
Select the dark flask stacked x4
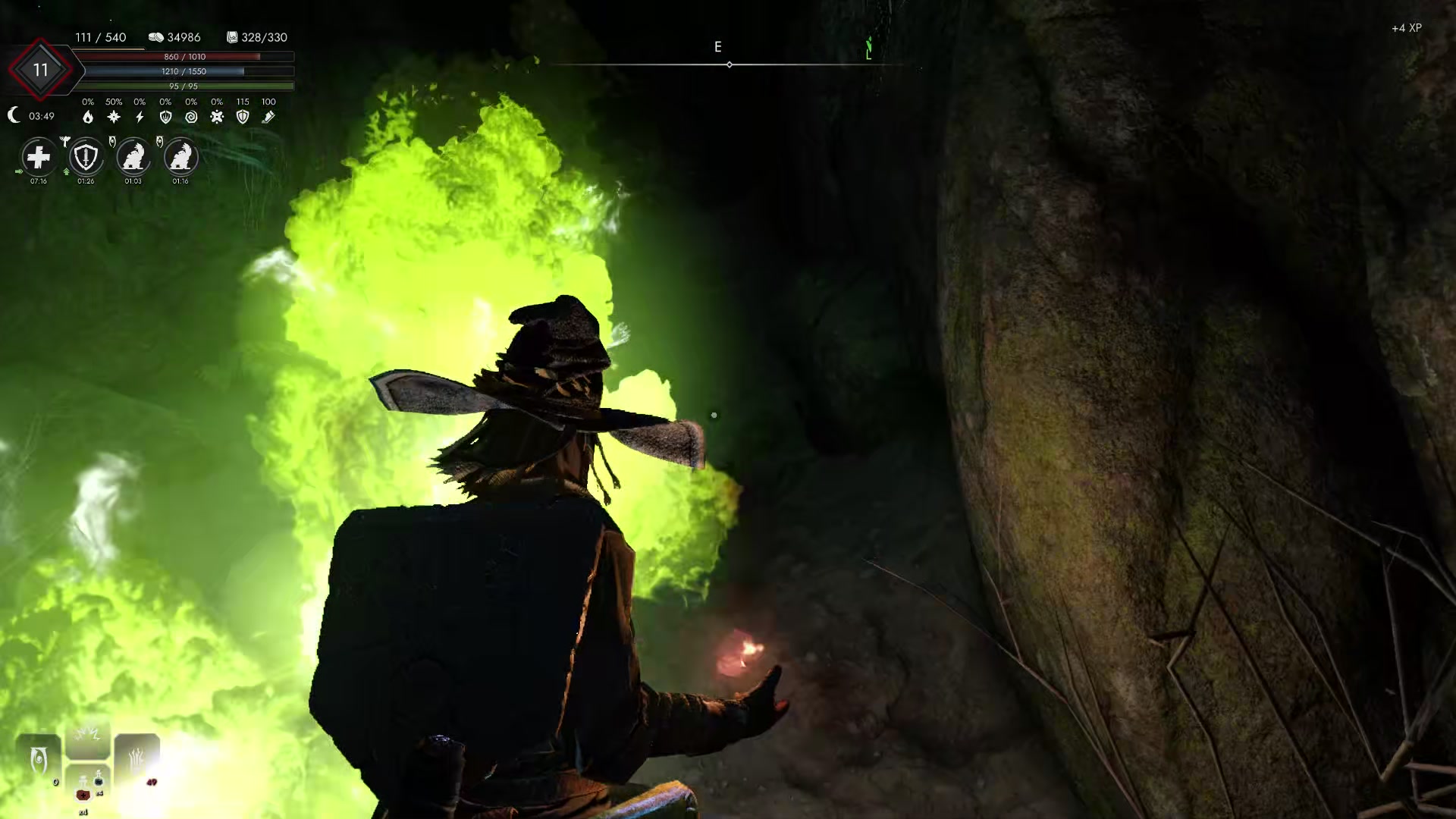[x=99, y=781]
